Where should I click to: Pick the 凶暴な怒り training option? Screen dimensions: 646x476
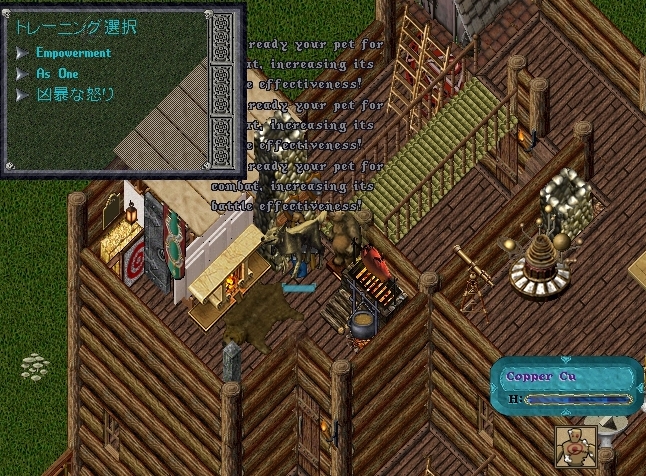(x=75, y=96)
